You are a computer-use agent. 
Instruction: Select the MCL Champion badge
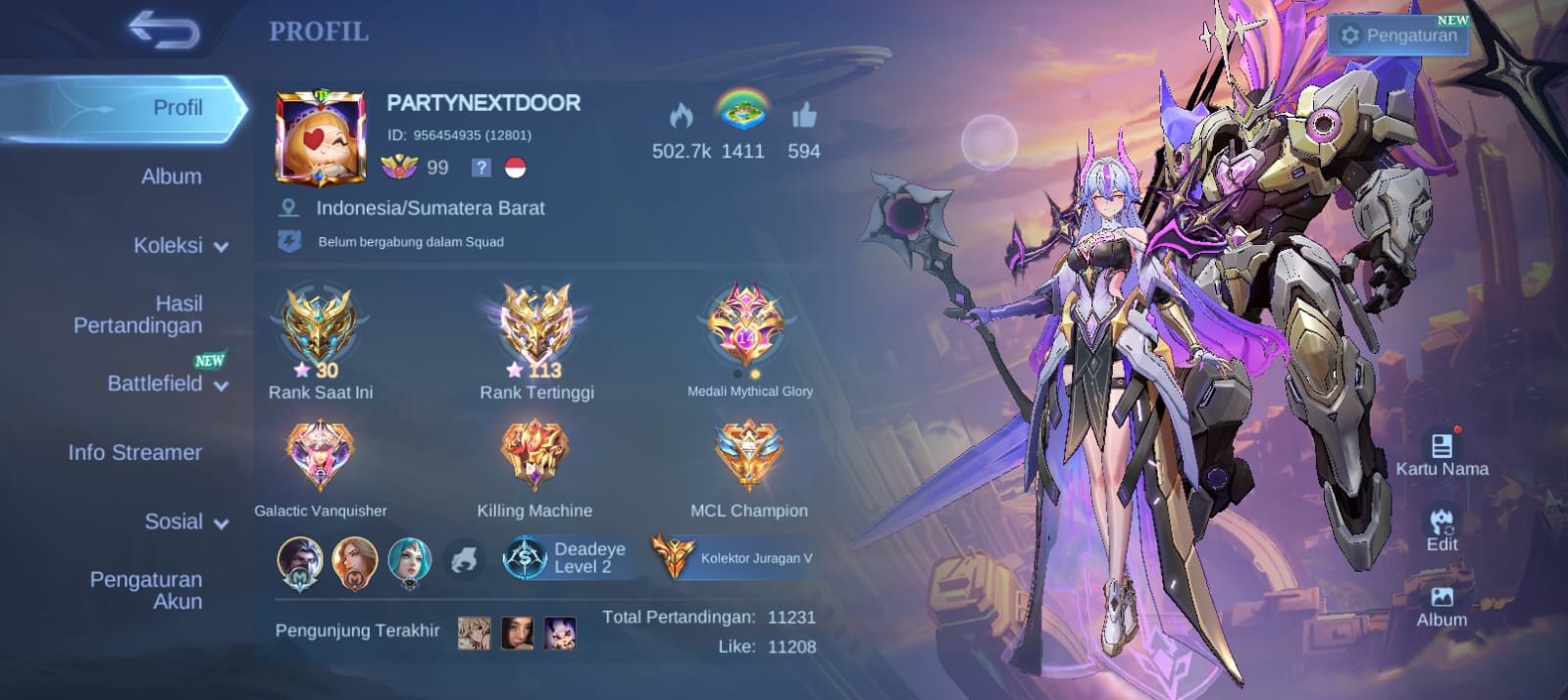[x=748, y=456]
